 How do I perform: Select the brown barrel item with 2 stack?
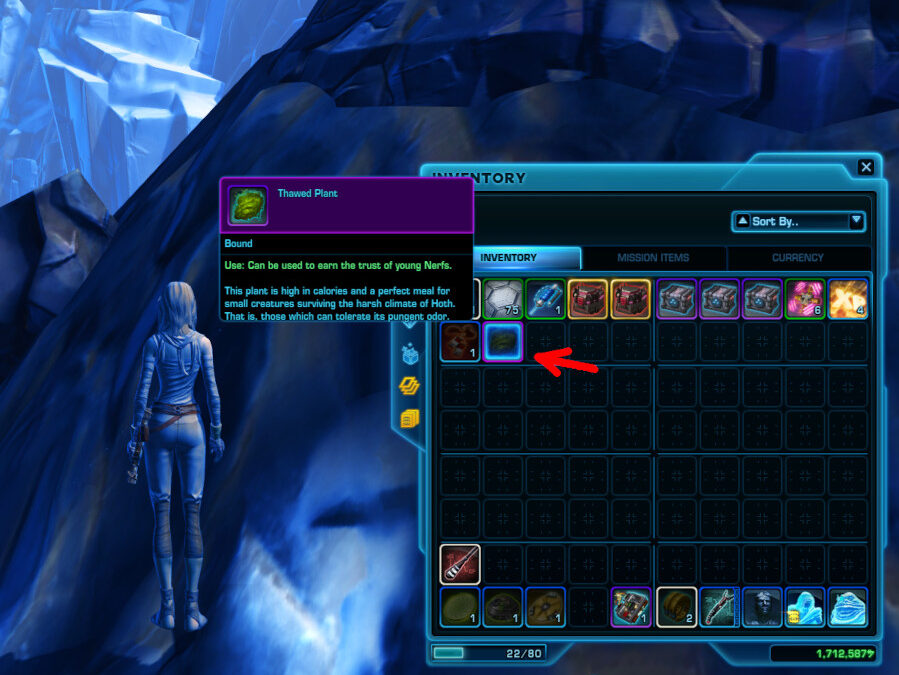pos(675,607)
